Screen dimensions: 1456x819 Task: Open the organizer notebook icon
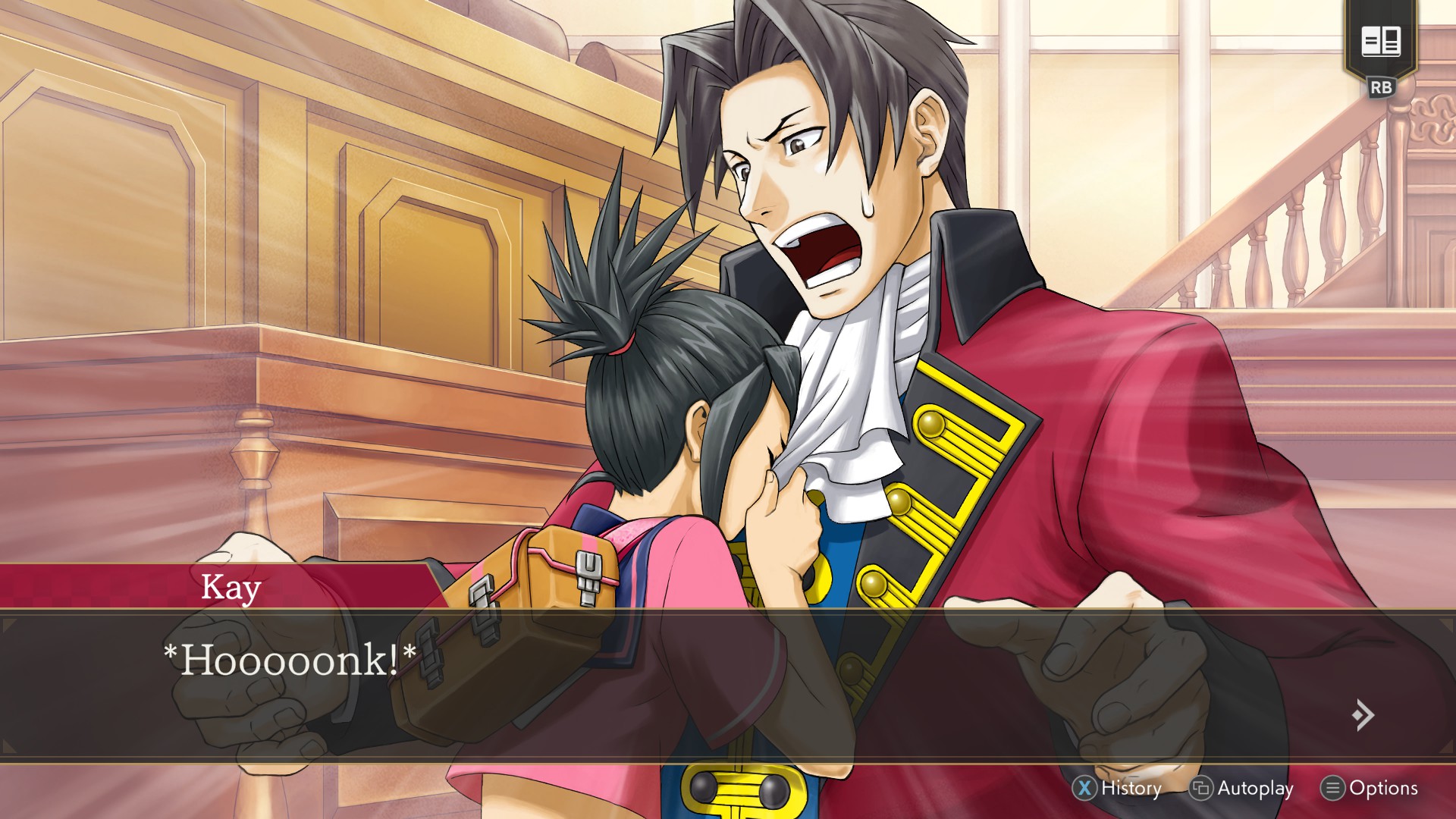1380,41
